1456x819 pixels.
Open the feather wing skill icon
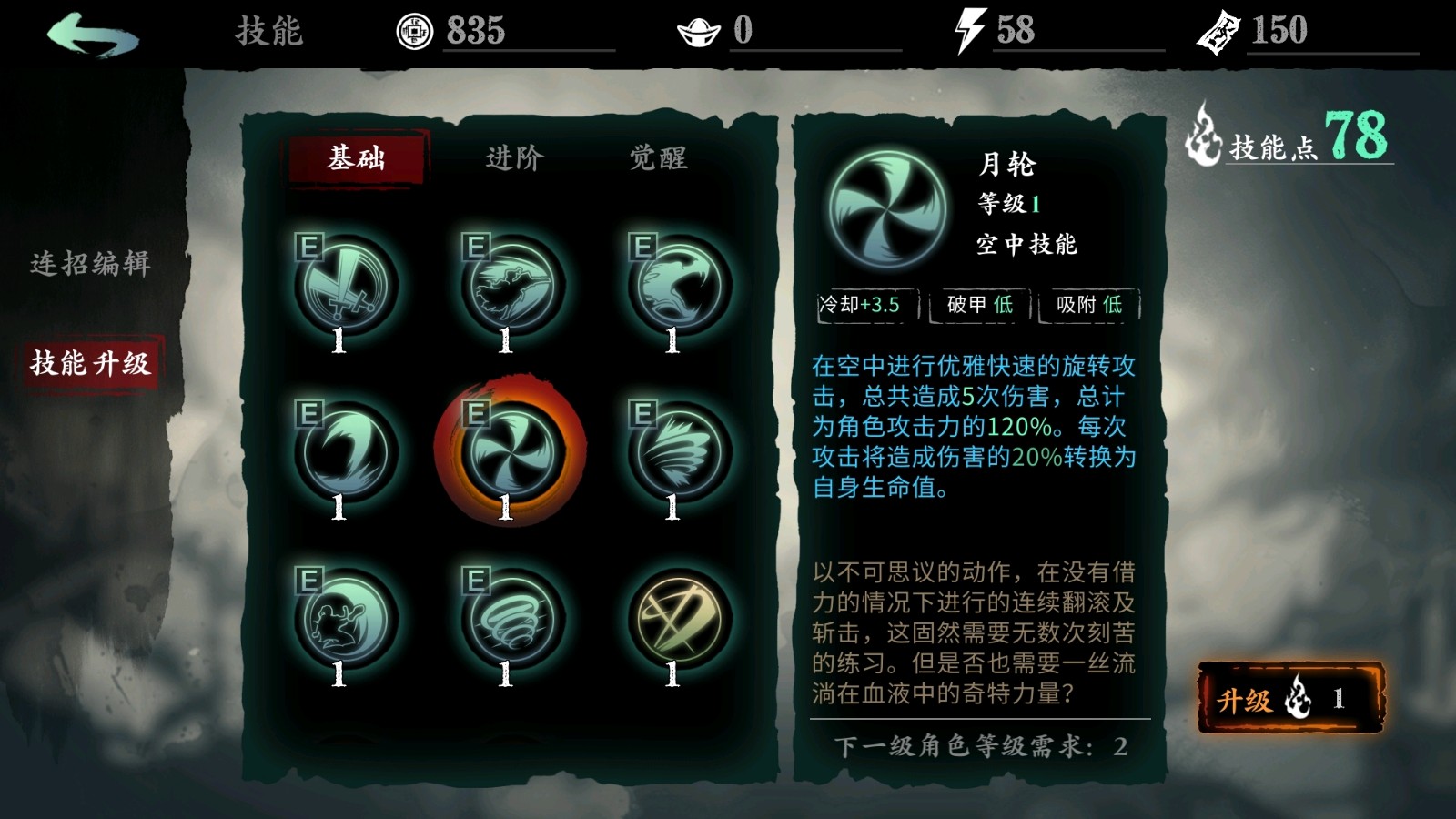click(x=673, y=449)
